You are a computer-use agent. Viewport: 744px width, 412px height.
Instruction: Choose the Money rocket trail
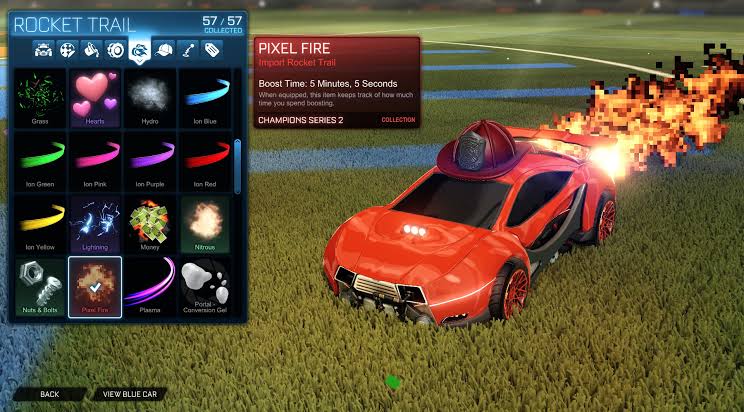tap(149, 223)
